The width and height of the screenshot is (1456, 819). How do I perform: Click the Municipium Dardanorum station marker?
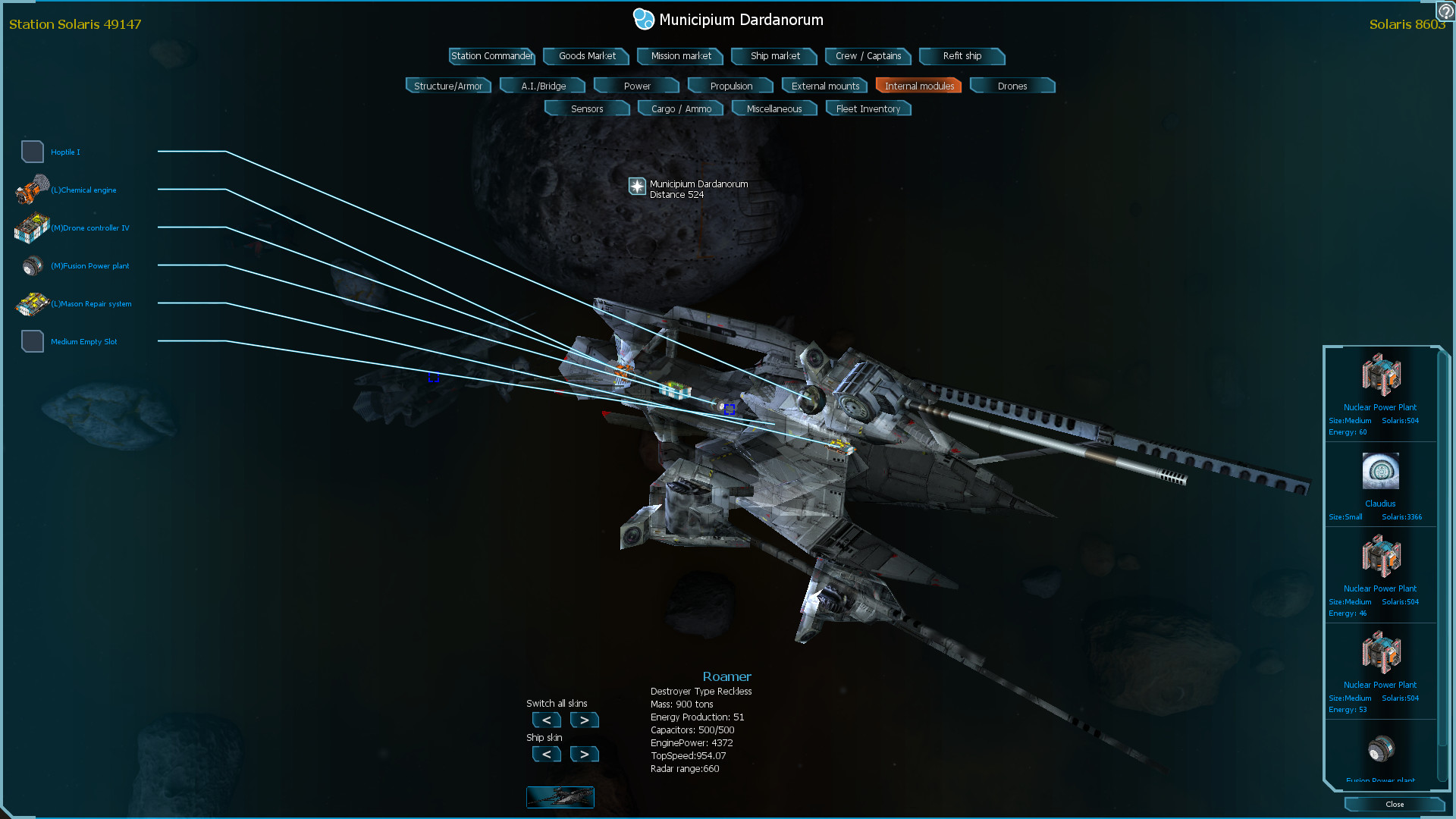[x=637, y=187]
